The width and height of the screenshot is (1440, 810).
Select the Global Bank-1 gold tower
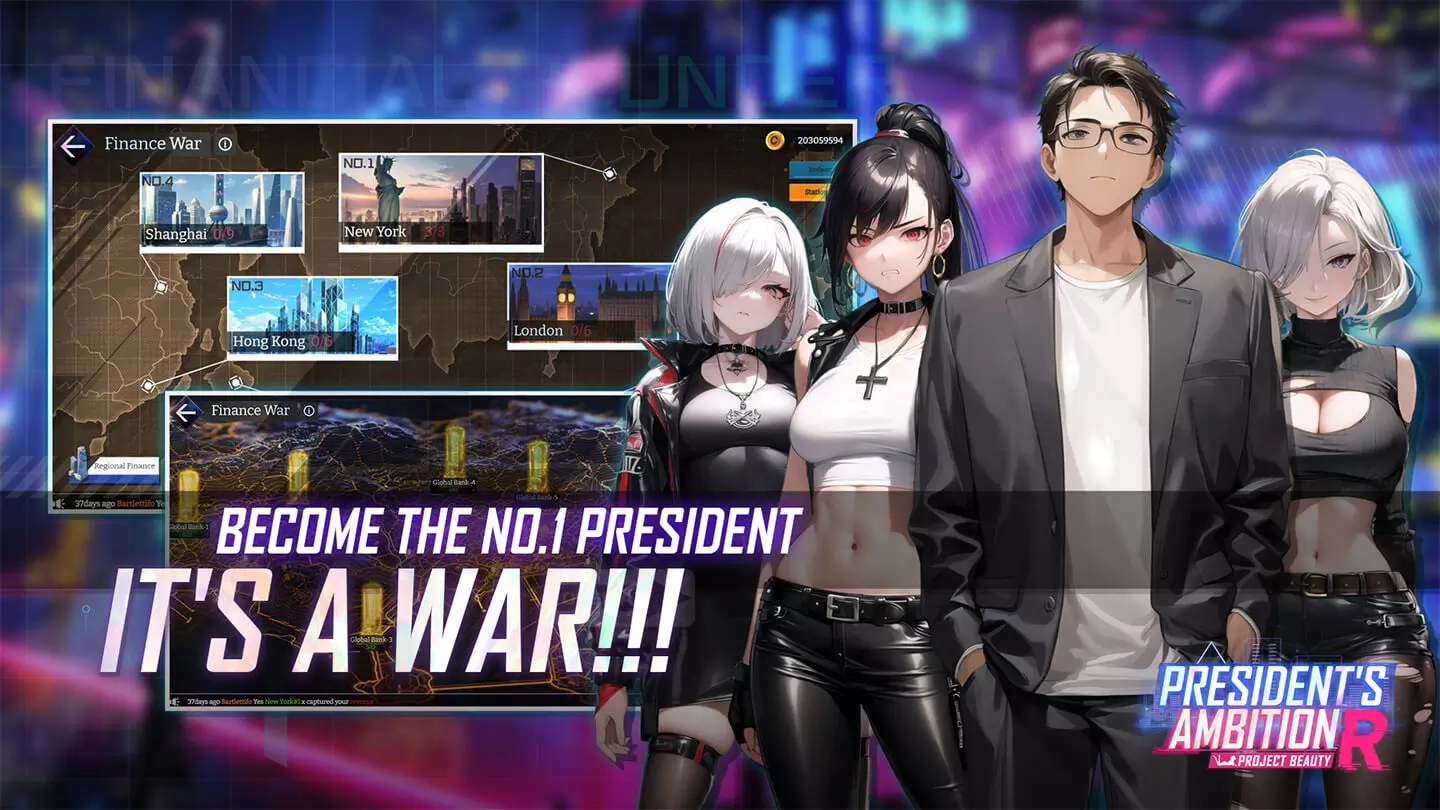(x=188, y=495)
